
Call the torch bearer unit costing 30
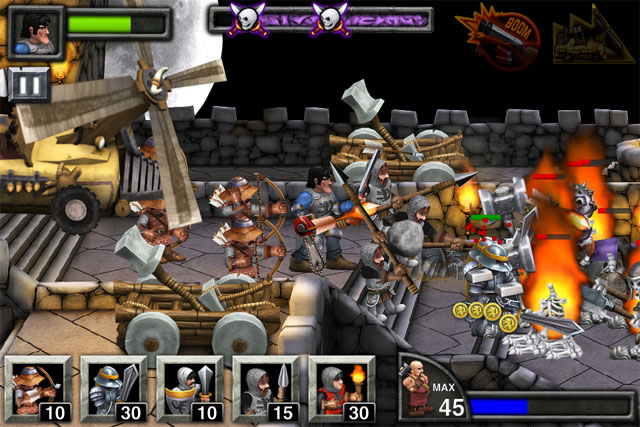[341, 389]
